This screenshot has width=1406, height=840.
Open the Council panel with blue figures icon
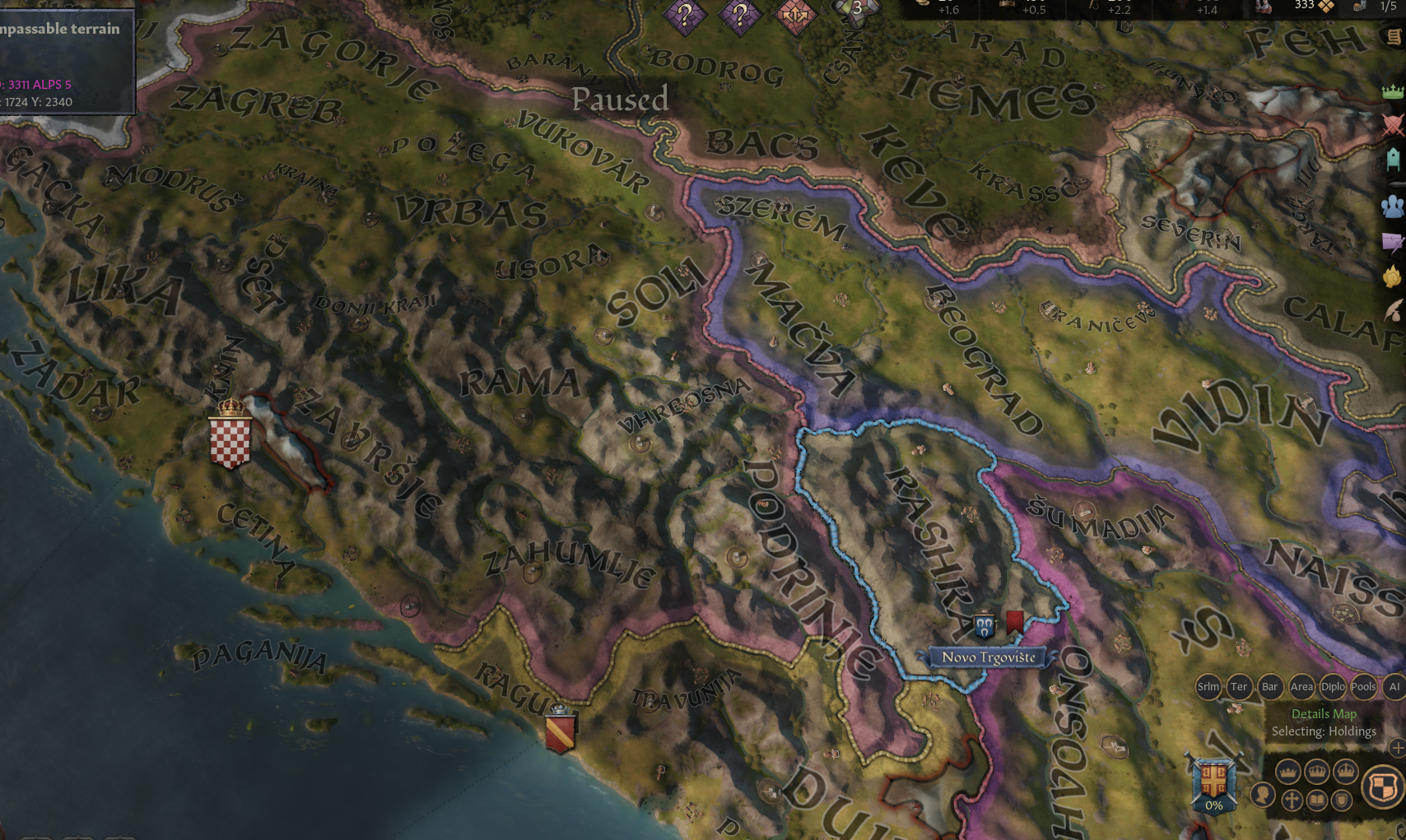1393,207
